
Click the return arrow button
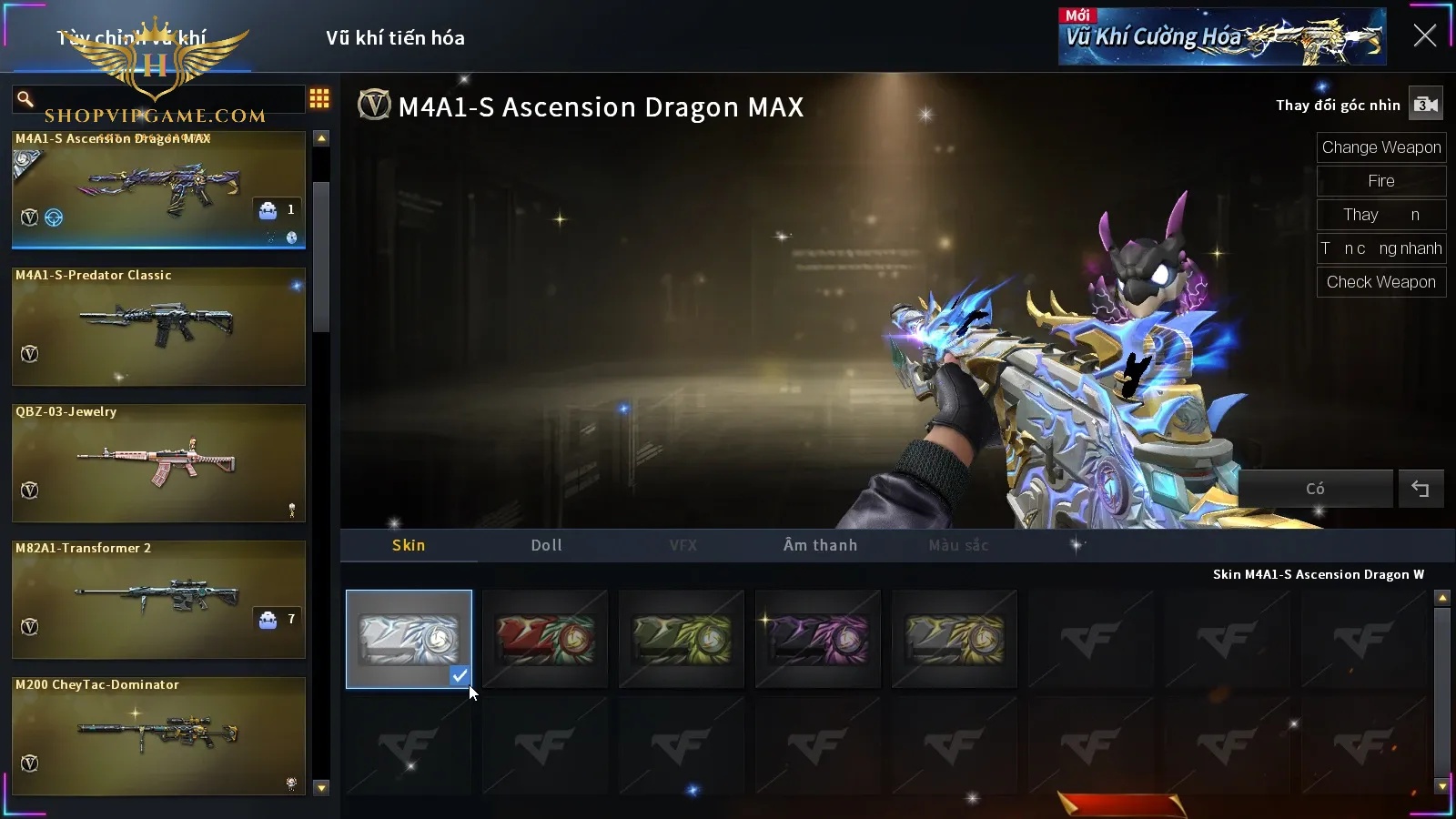coord(1420,489)
